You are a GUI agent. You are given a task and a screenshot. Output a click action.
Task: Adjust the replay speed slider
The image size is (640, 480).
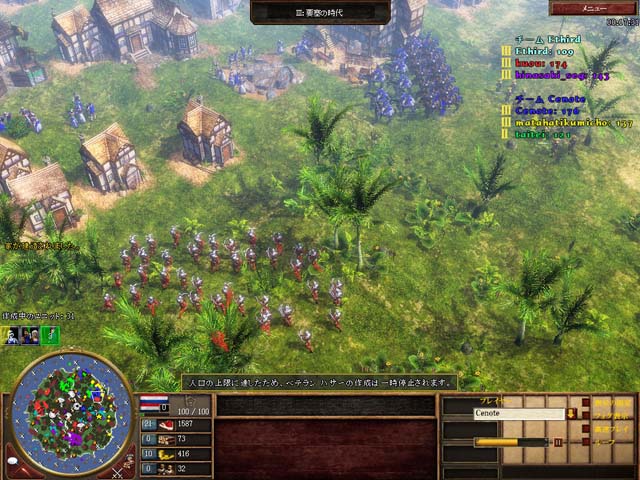point(510,441)
